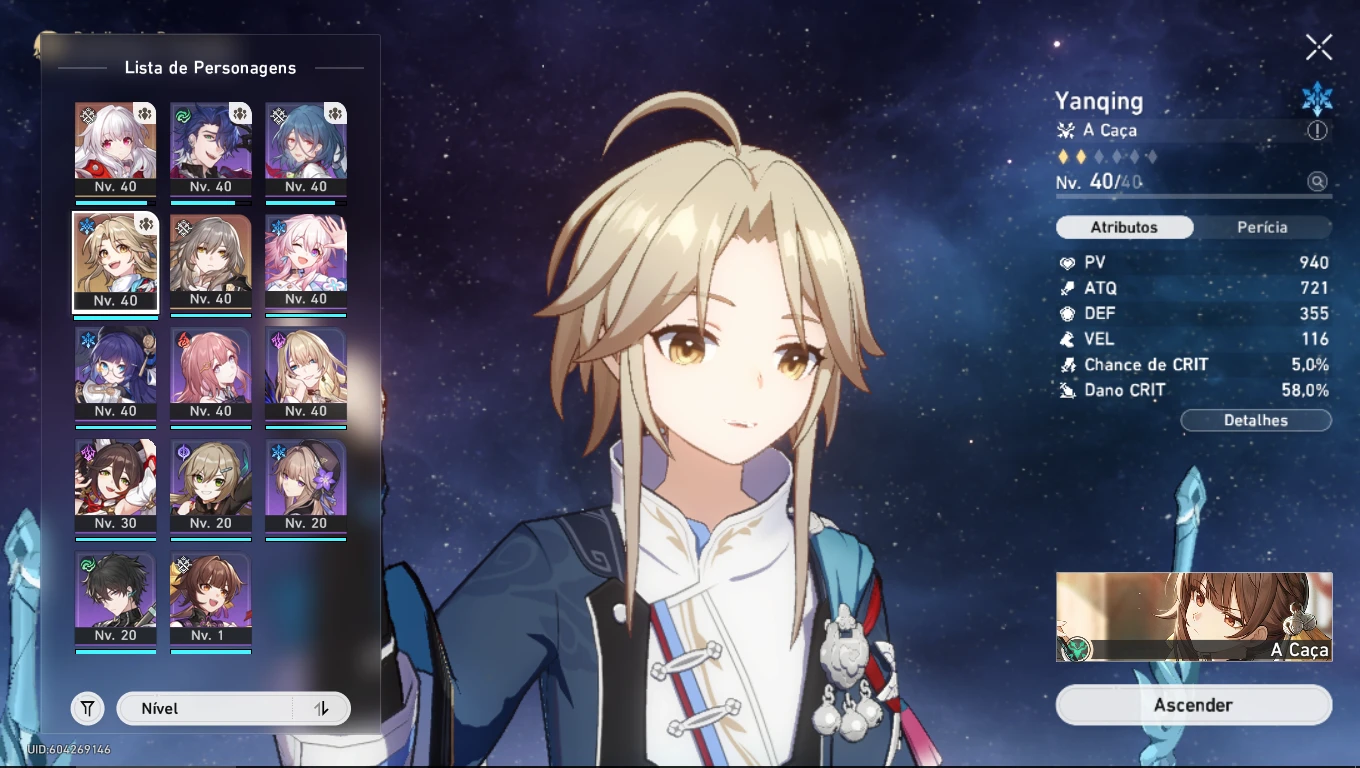The height and width of the screenshot is (768, 1360).
Task: Select the equipped A Caça light cone card
Action: pos(1193,617)
